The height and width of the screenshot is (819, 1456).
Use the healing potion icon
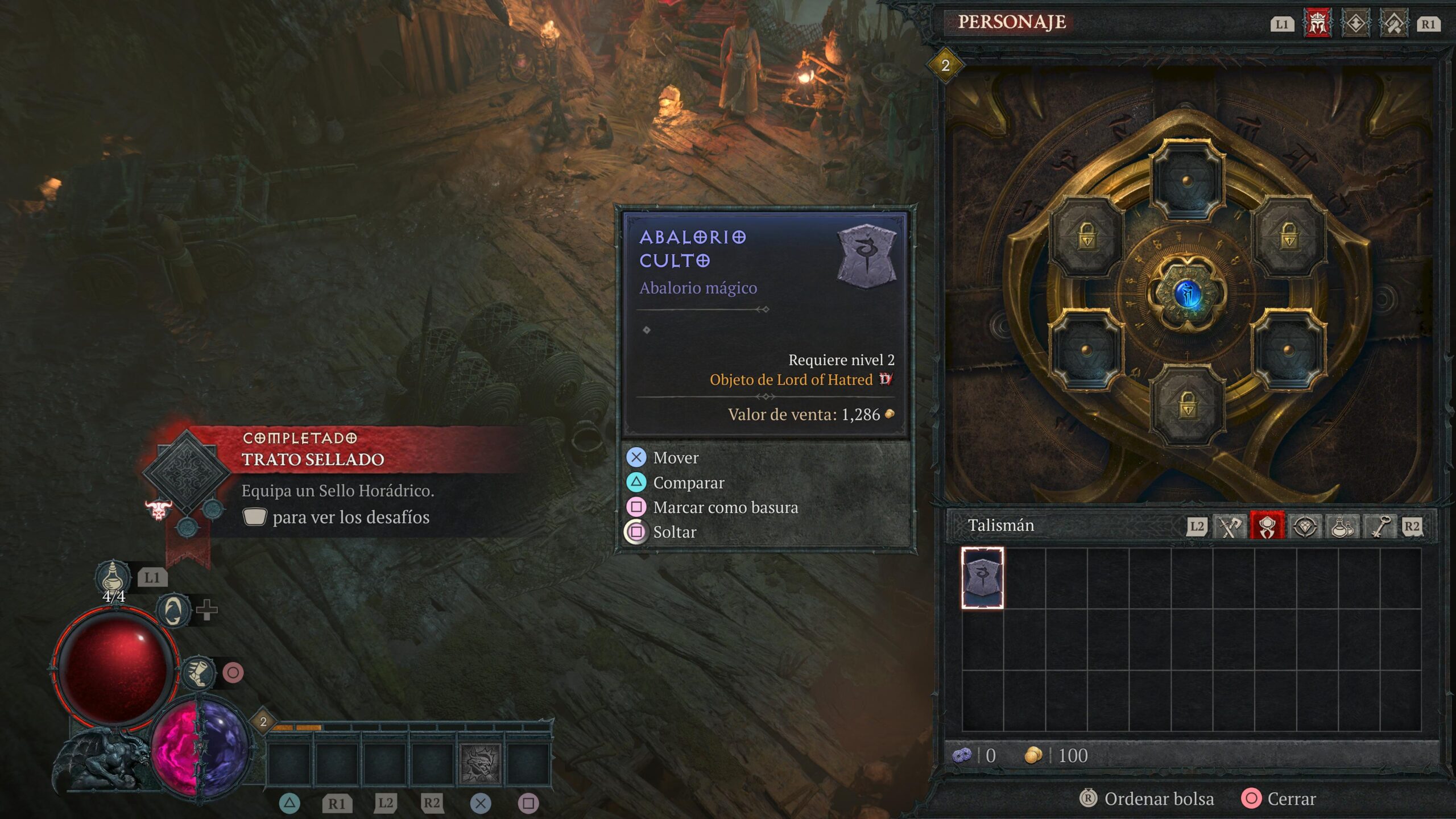113,577
